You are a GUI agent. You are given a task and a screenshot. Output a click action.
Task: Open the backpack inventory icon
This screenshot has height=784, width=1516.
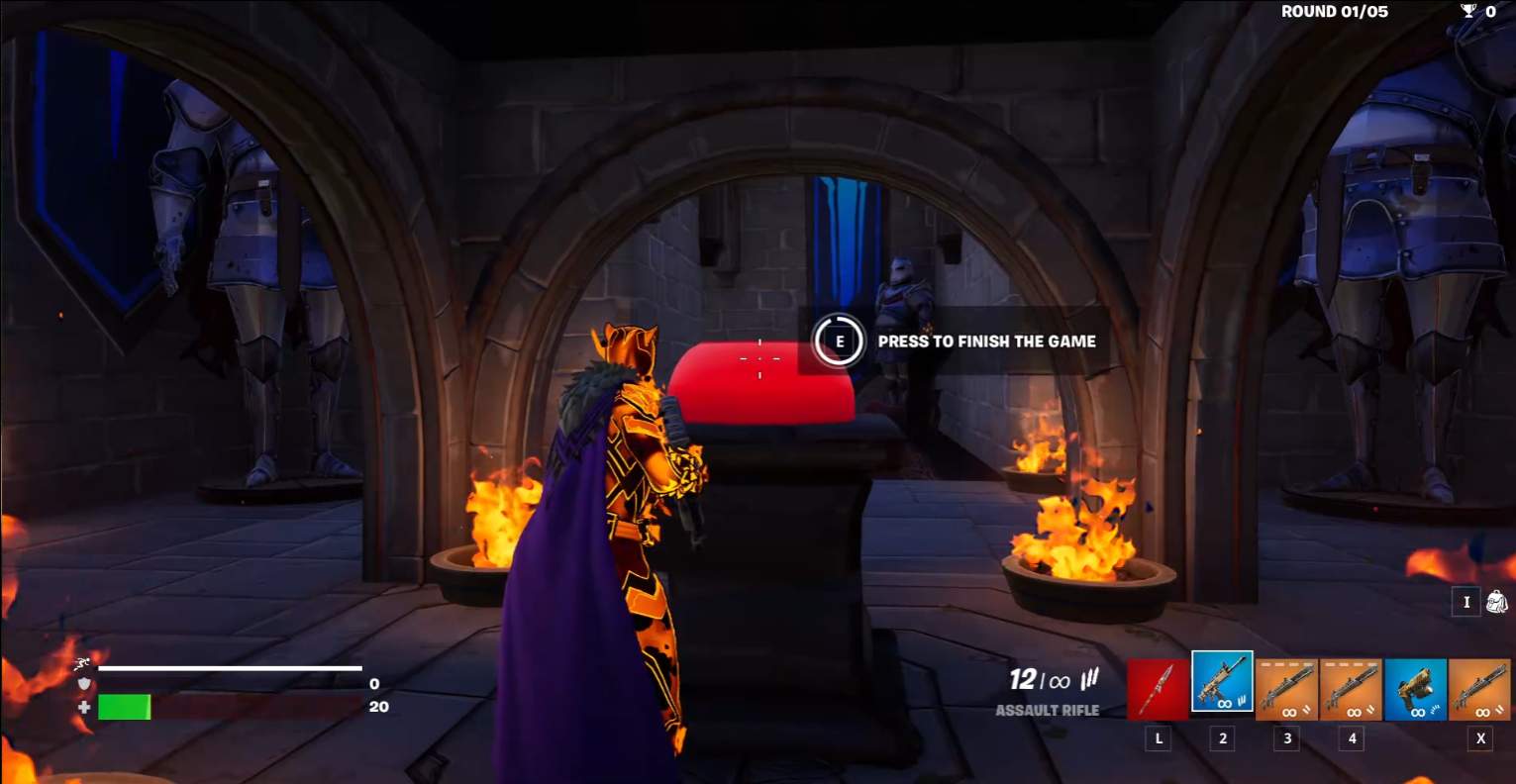pos(1496,602)
